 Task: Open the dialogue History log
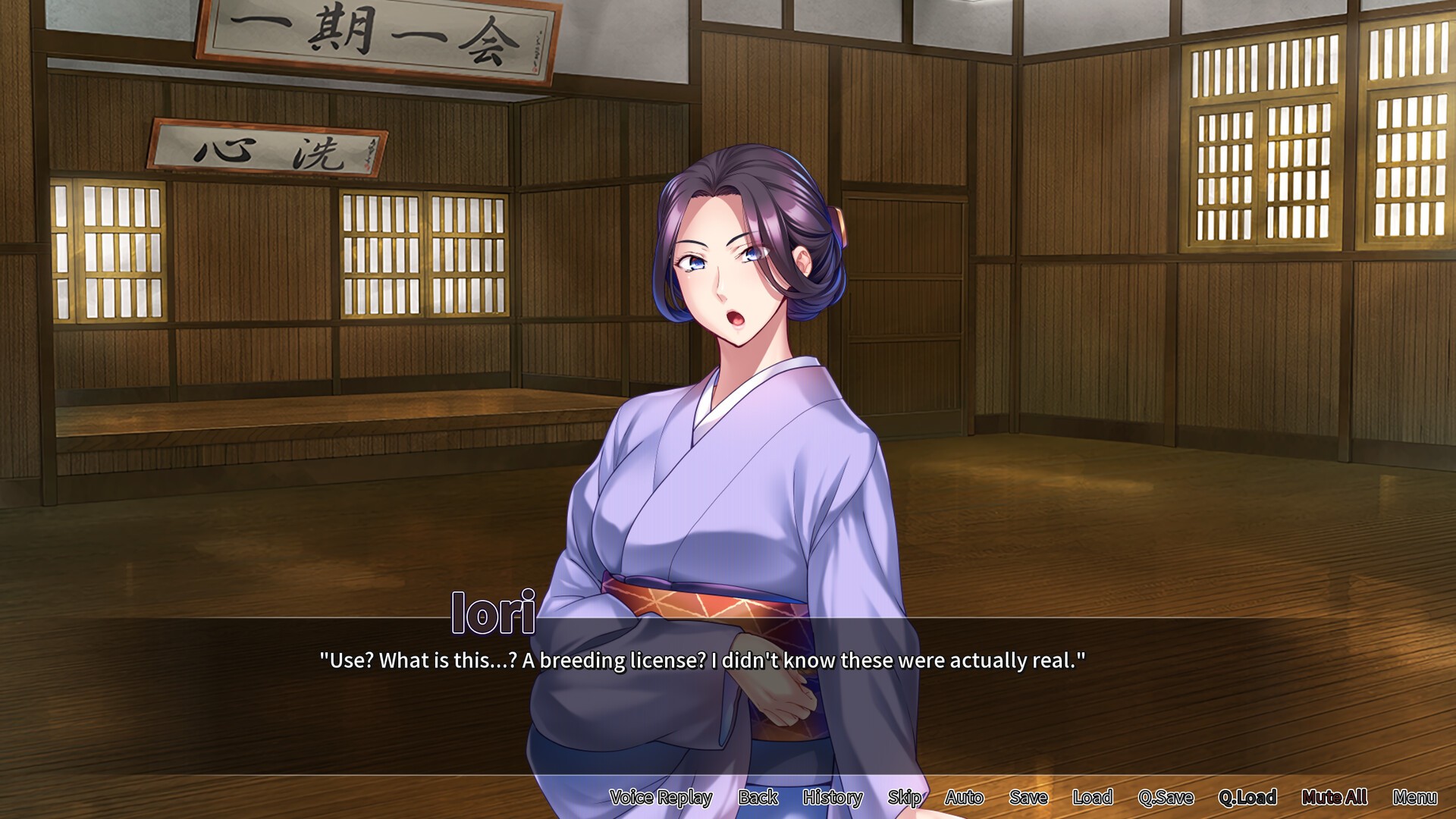(832, 797)
